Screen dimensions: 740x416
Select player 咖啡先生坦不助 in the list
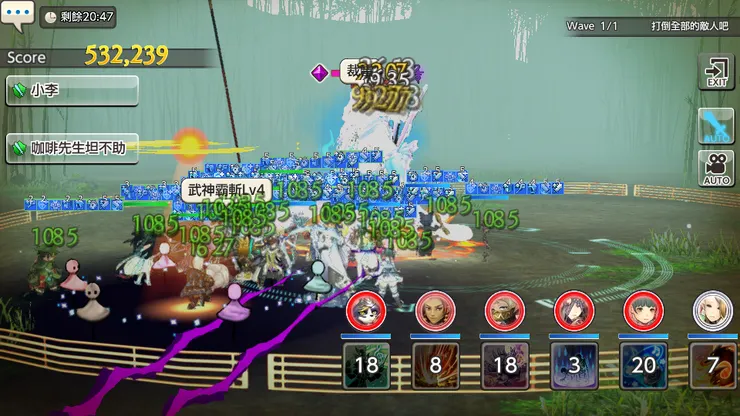click(x=71, y=148)
